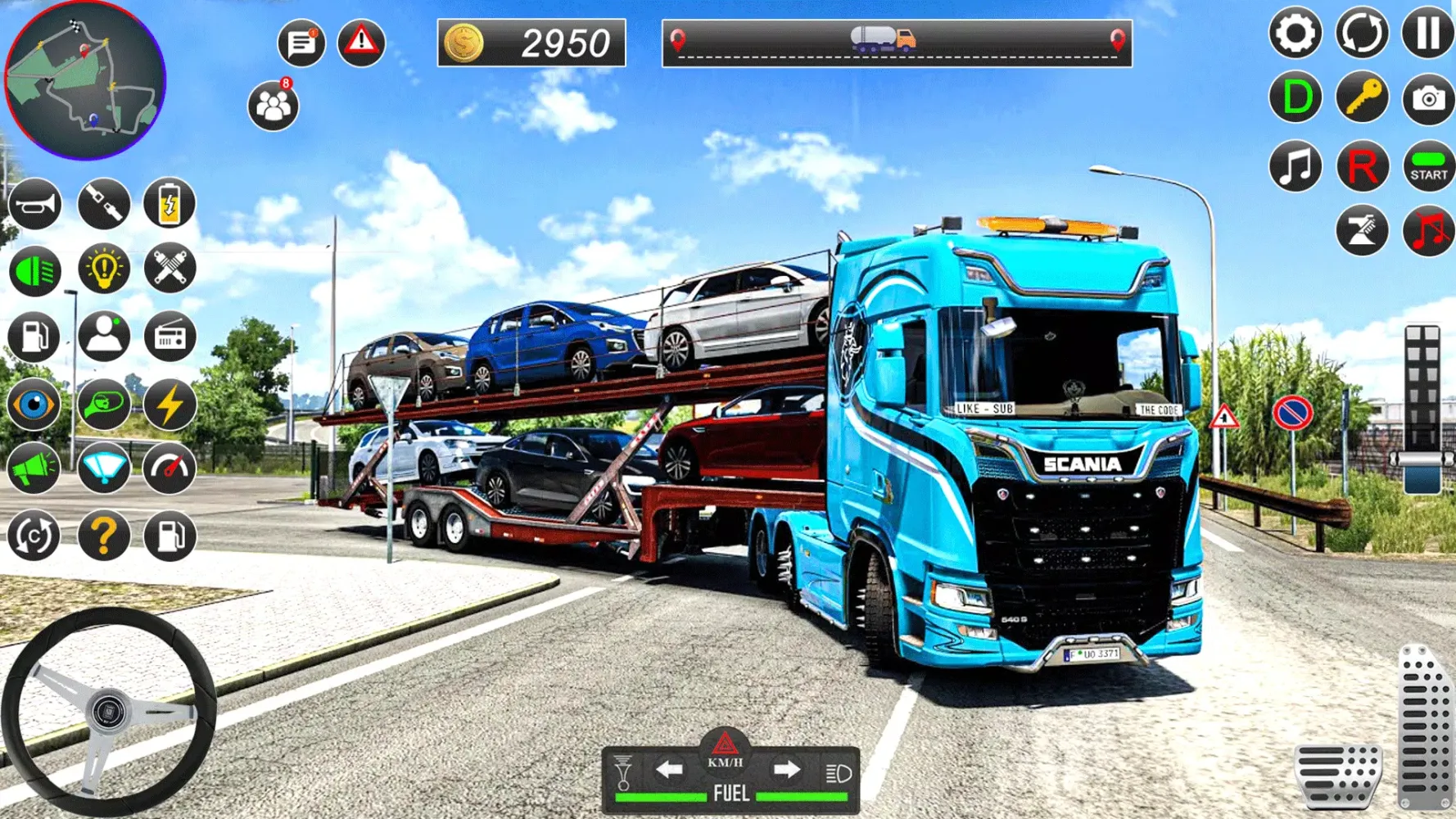Turn on the radio
Viewport: 1456px width, 819px height.
pos(168,337)
